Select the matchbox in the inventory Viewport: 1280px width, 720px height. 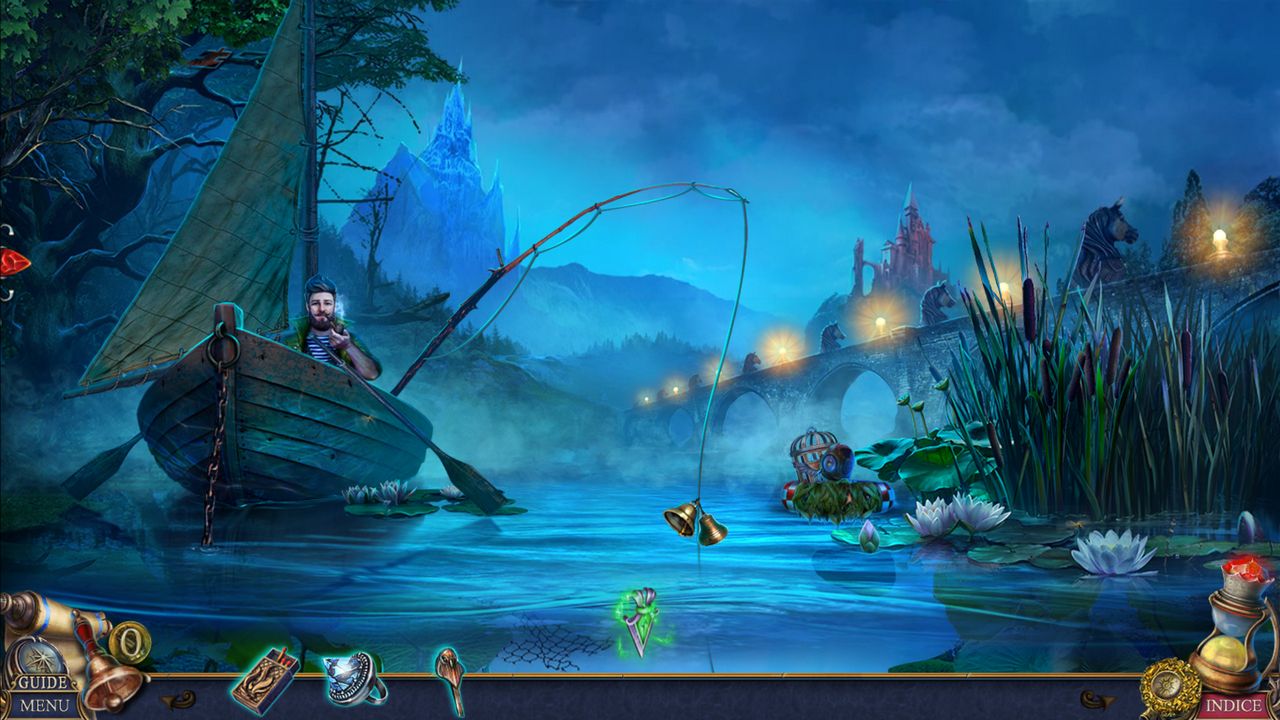pyautogui.click(x=263, y=680)
